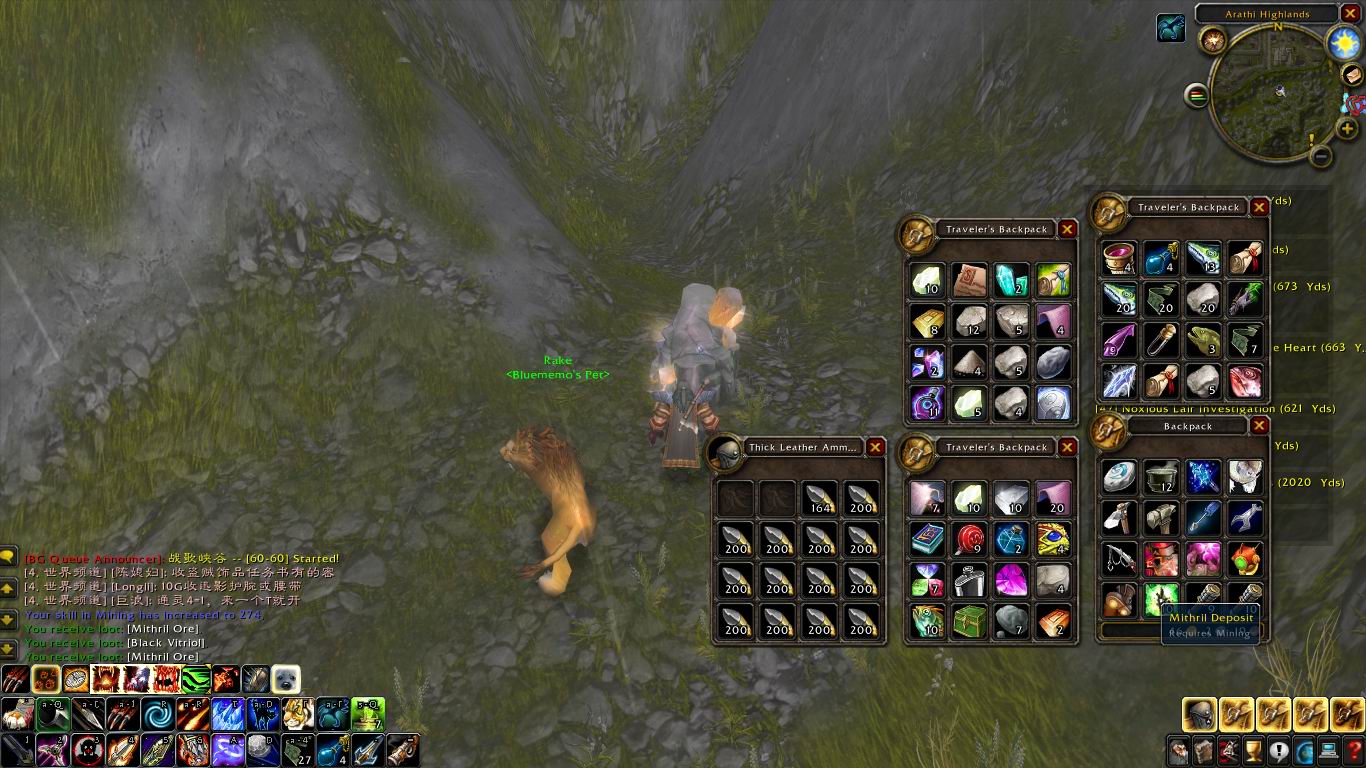
Task: Open the Character Info micro button
Action: 1177,752
